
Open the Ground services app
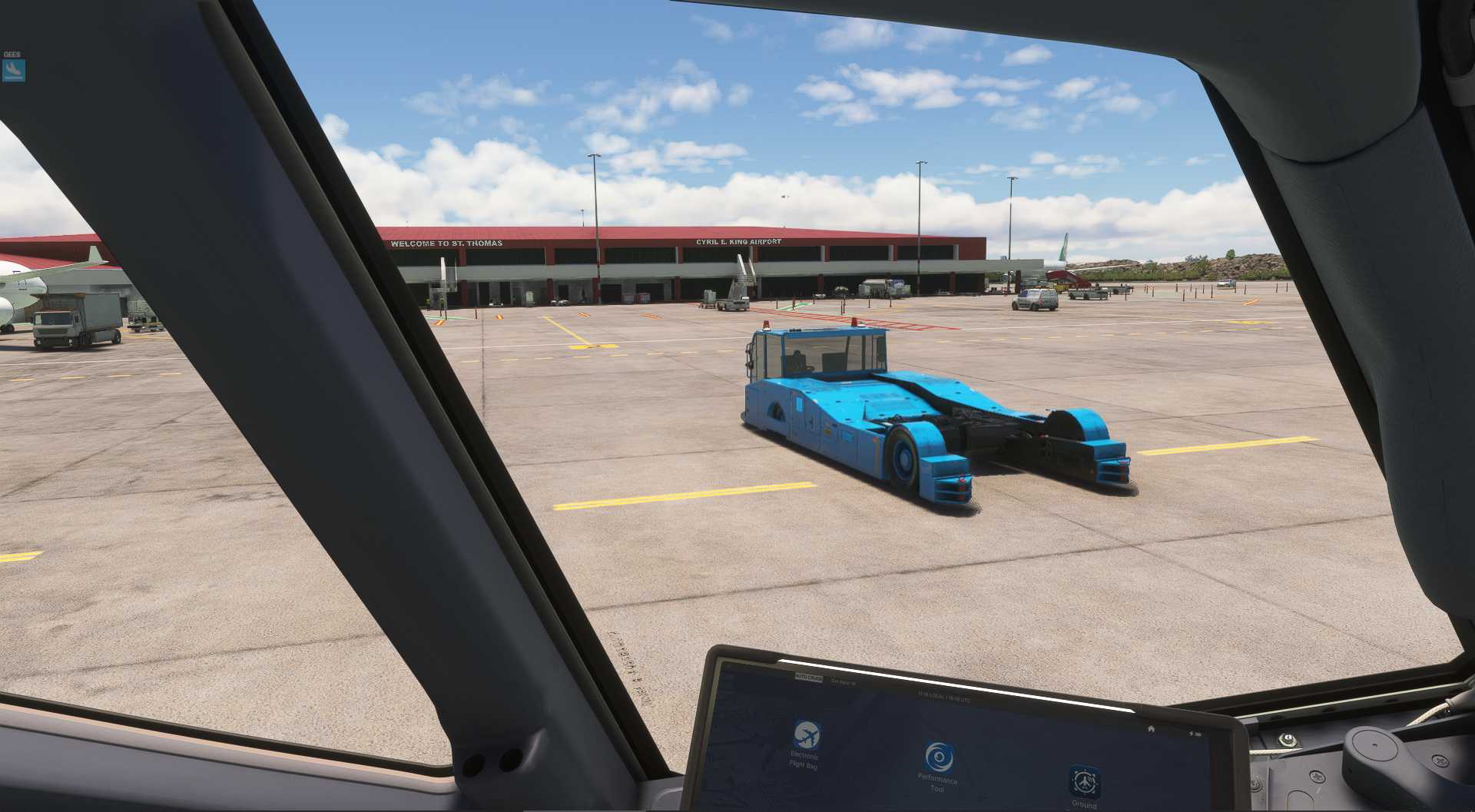[x=1084, y=782]
